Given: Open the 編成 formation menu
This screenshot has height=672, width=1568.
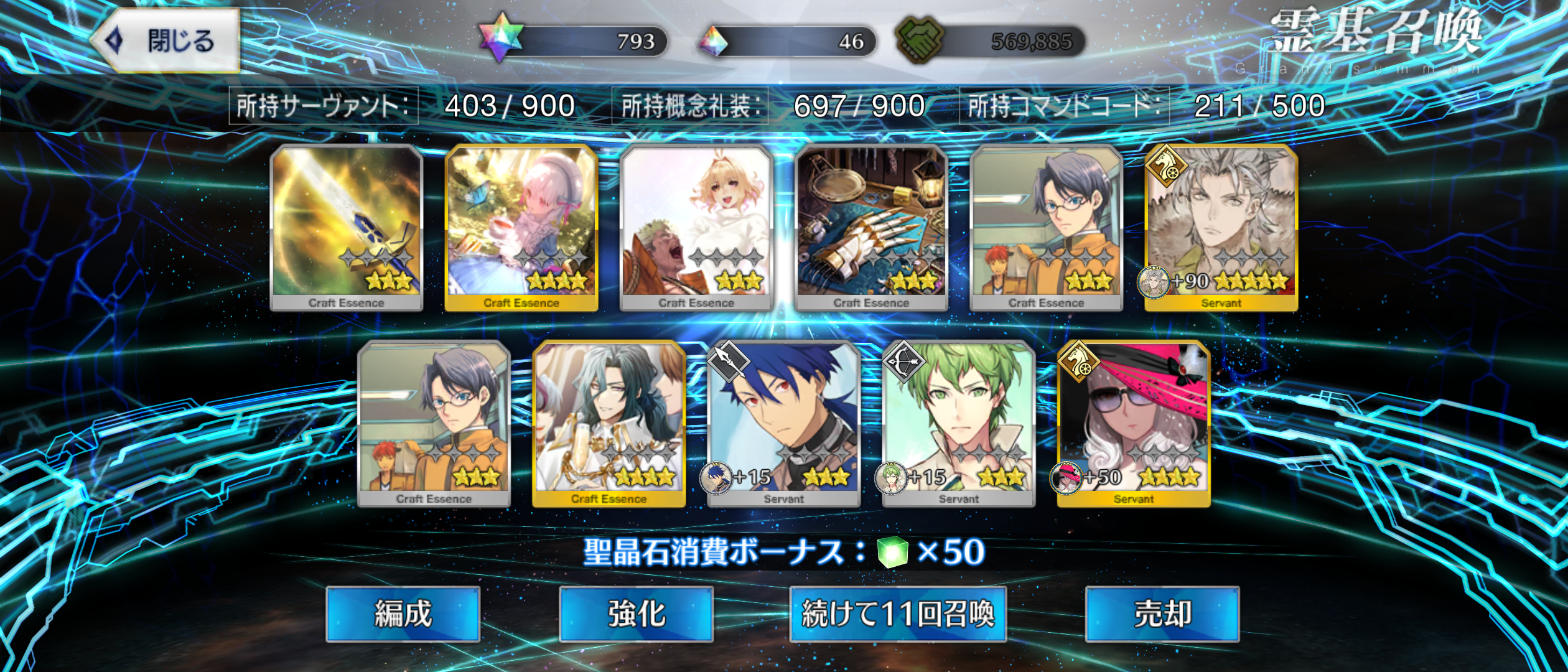Looking at the screenshot, I should 403,614.
